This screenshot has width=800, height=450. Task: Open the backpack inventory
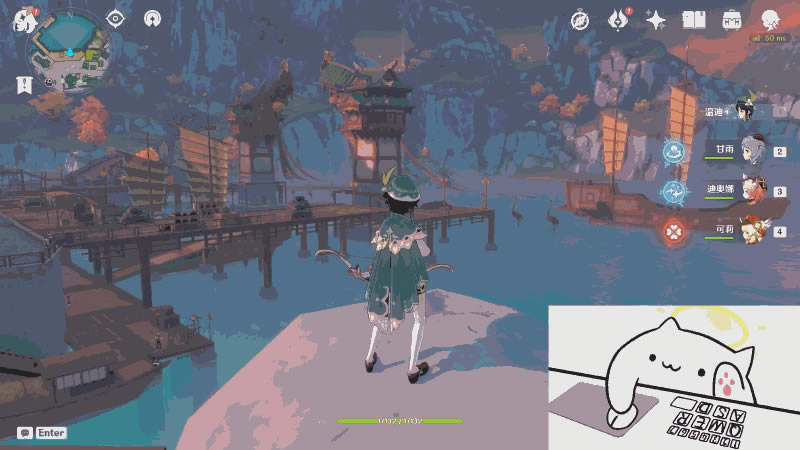click(732, 20)
